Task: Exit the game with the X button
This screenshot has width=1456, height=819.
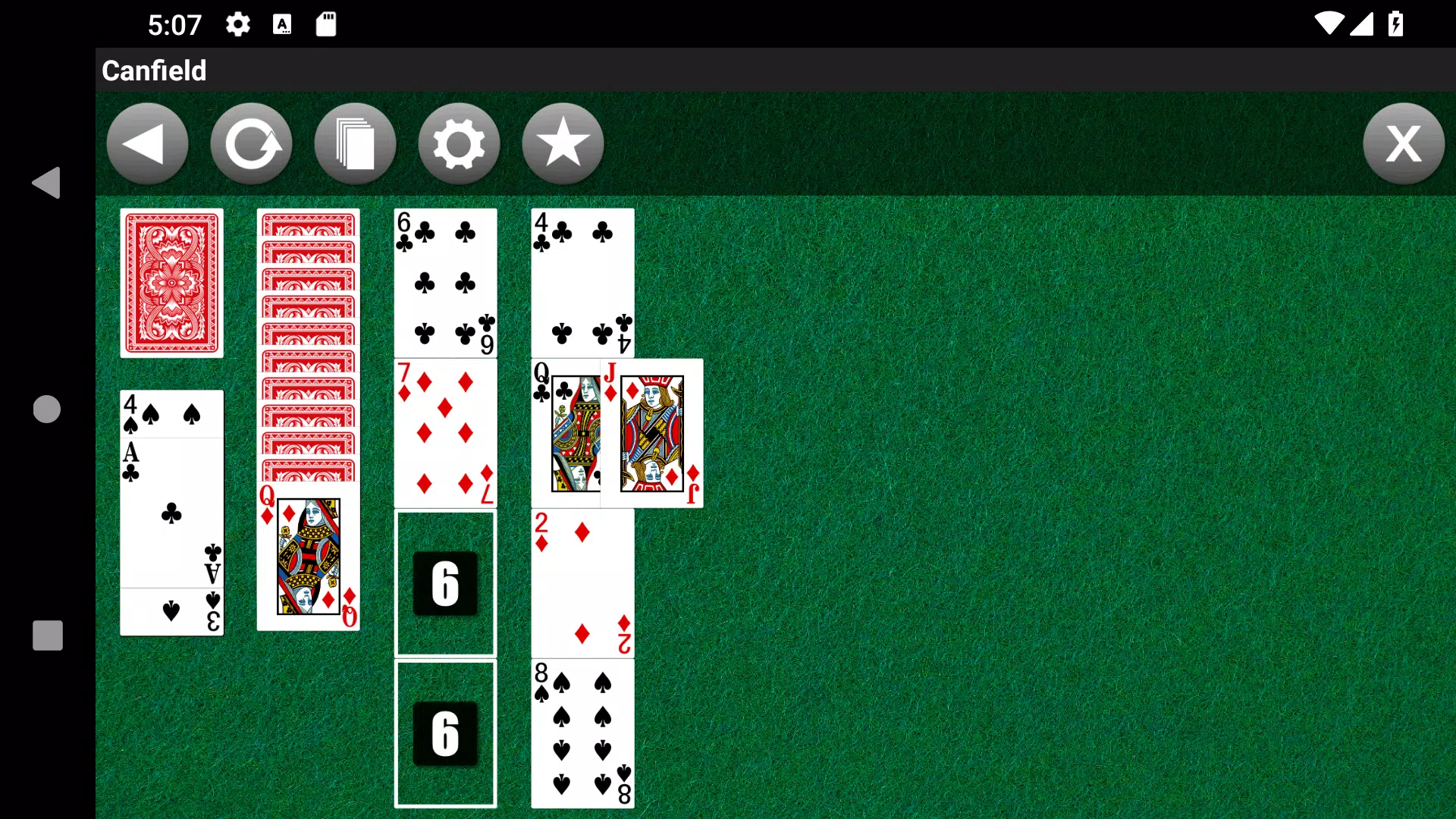Action: (x=1404, y=143)
